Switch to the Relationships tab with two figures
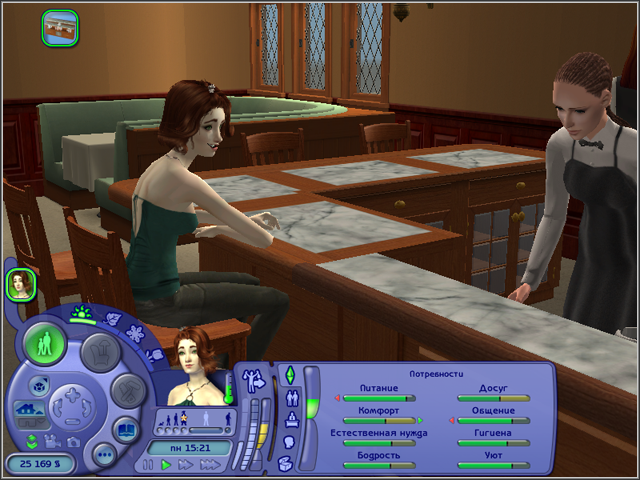Image resolution: width=640 pixels, height=480 pixels. pyautogui.click(x=290, y=397)
